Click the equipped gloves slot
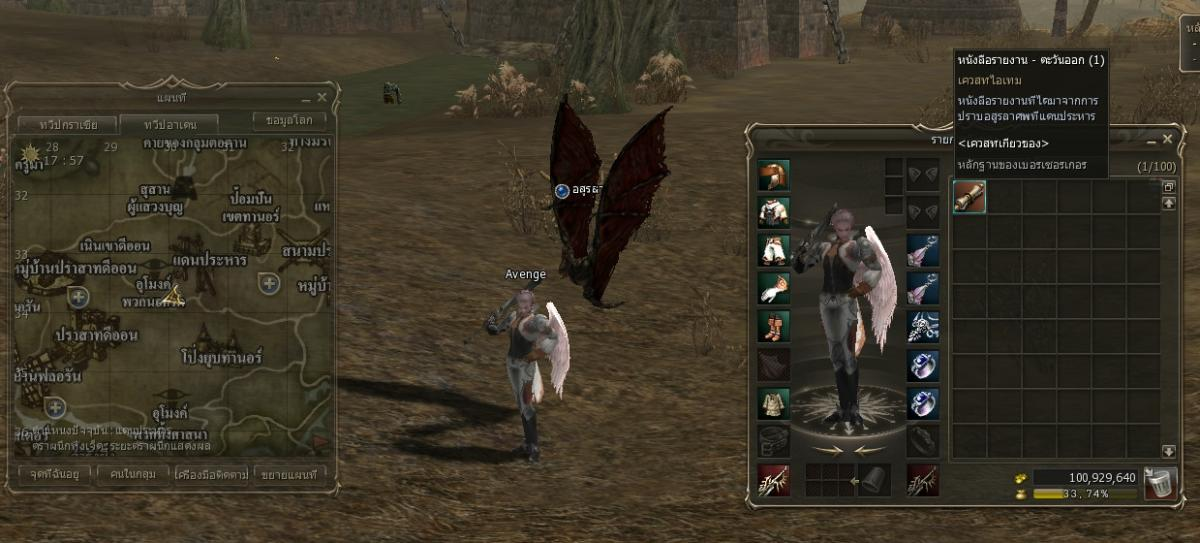1200x543 pixels. click(x=773, y=288)
